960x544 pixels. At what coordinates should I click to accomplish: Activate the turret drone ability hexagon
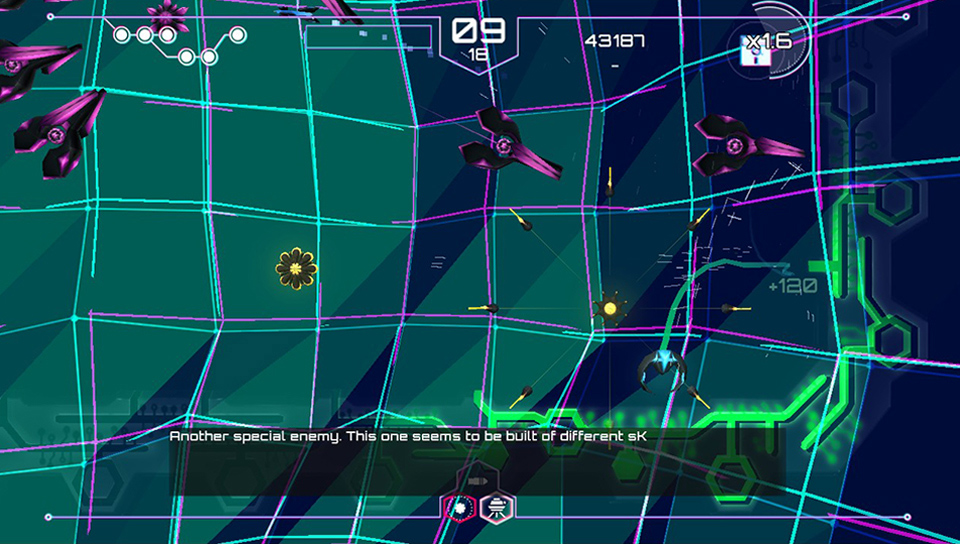pos(494,508)
